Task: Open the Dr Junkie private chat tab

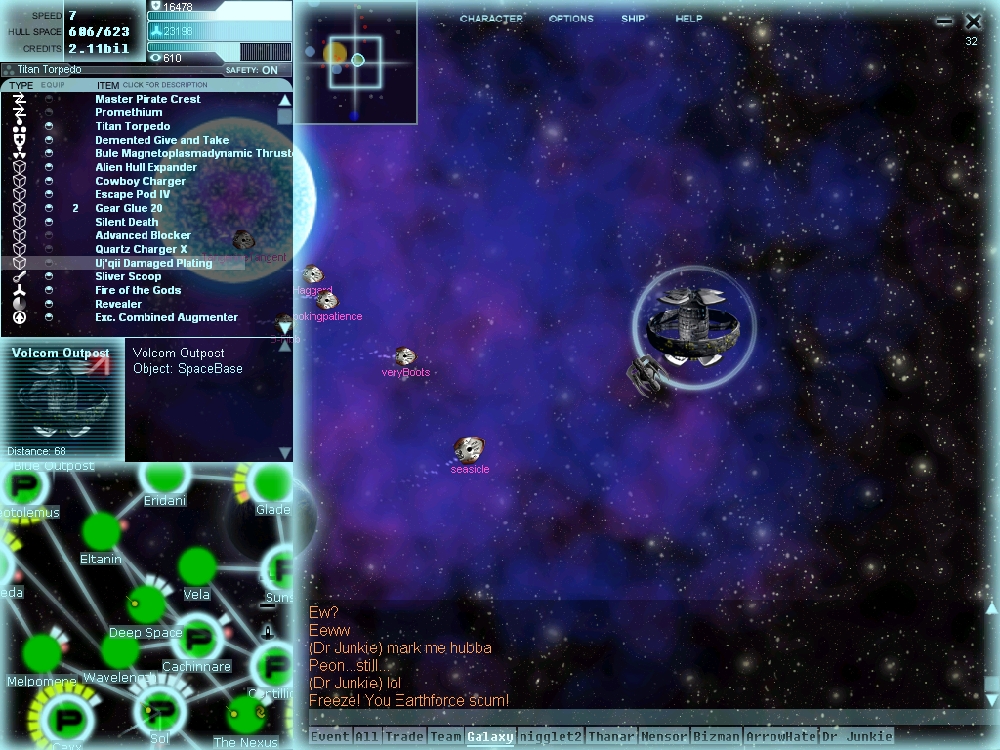Action: 856,737
